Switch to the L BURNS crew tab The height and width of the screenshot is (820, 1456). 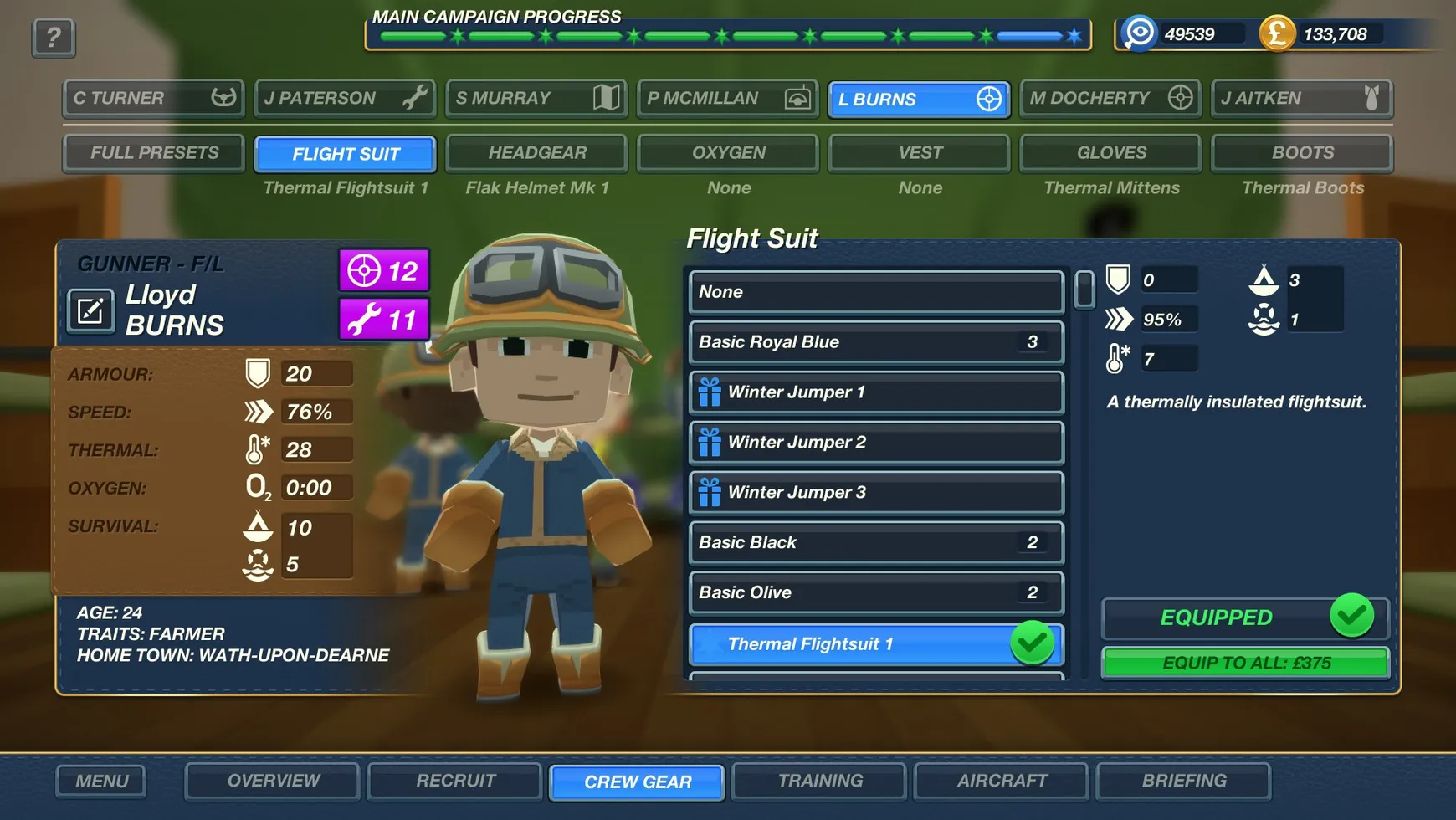point(918,99)
